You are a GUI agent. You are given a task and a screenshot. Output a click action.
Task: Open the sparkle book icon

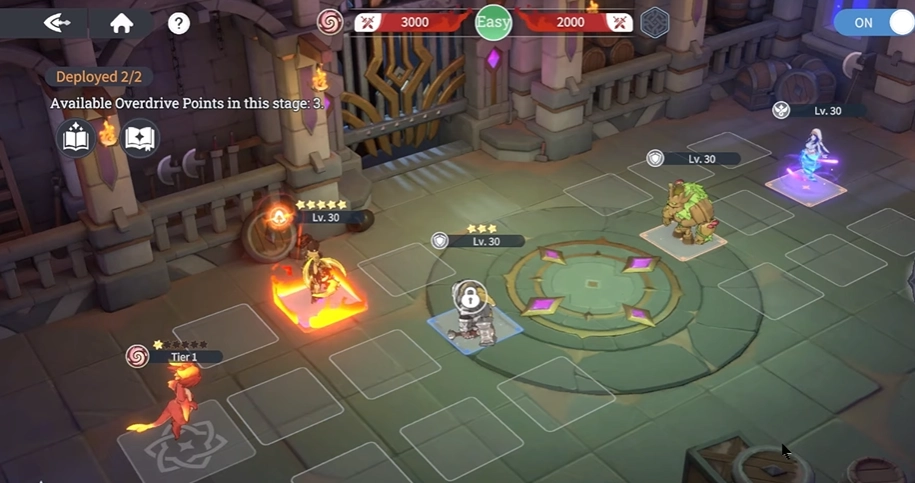tap(77, 138)
